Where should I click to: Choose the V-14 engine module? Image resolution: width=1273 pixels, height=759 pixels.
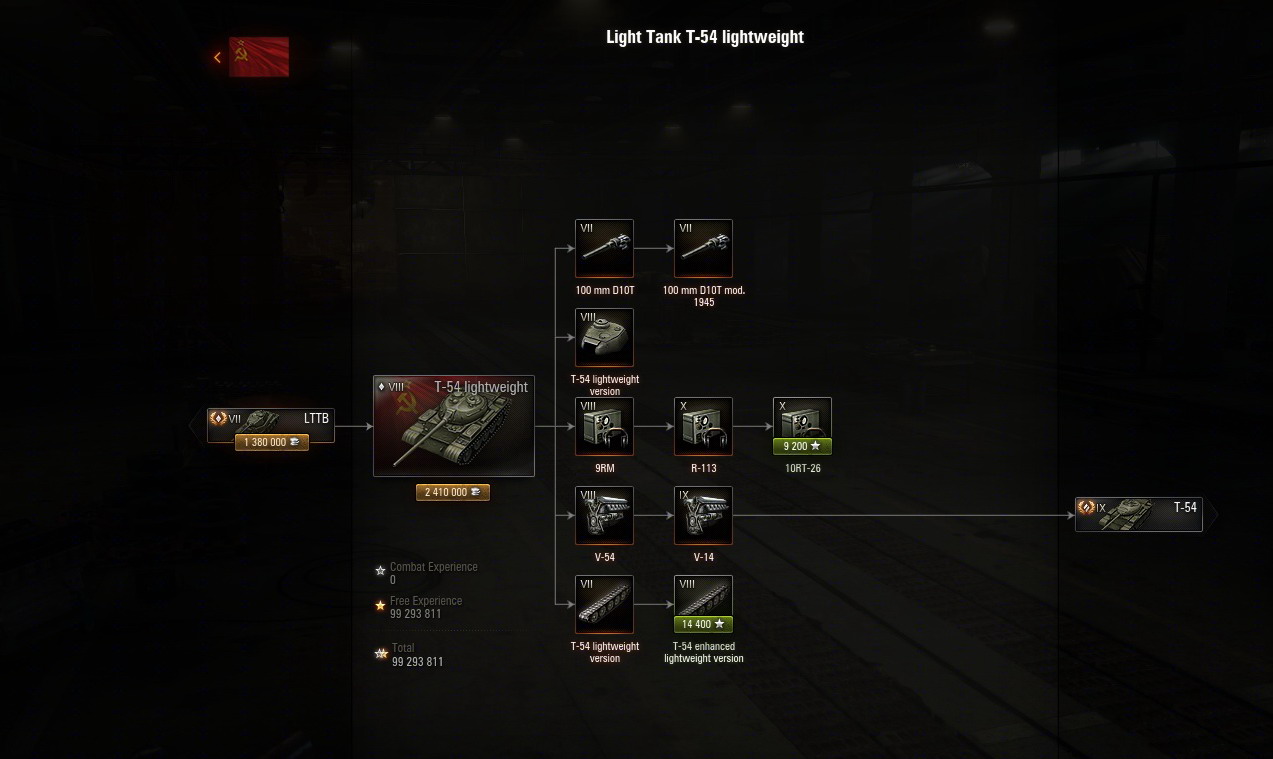click(x=703, y=515)
